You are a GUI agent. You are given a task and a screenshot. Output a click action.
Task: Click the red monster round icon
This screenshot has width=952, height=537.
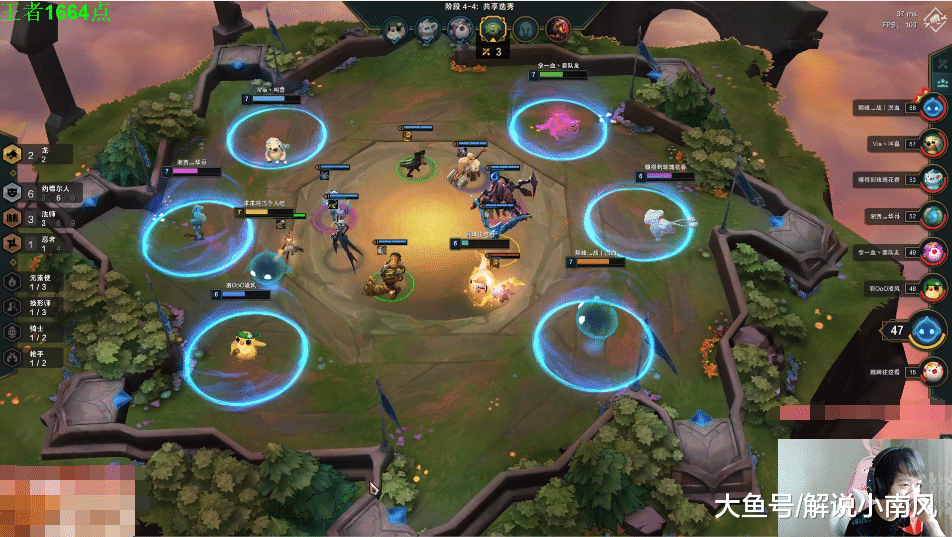[558, 28]
